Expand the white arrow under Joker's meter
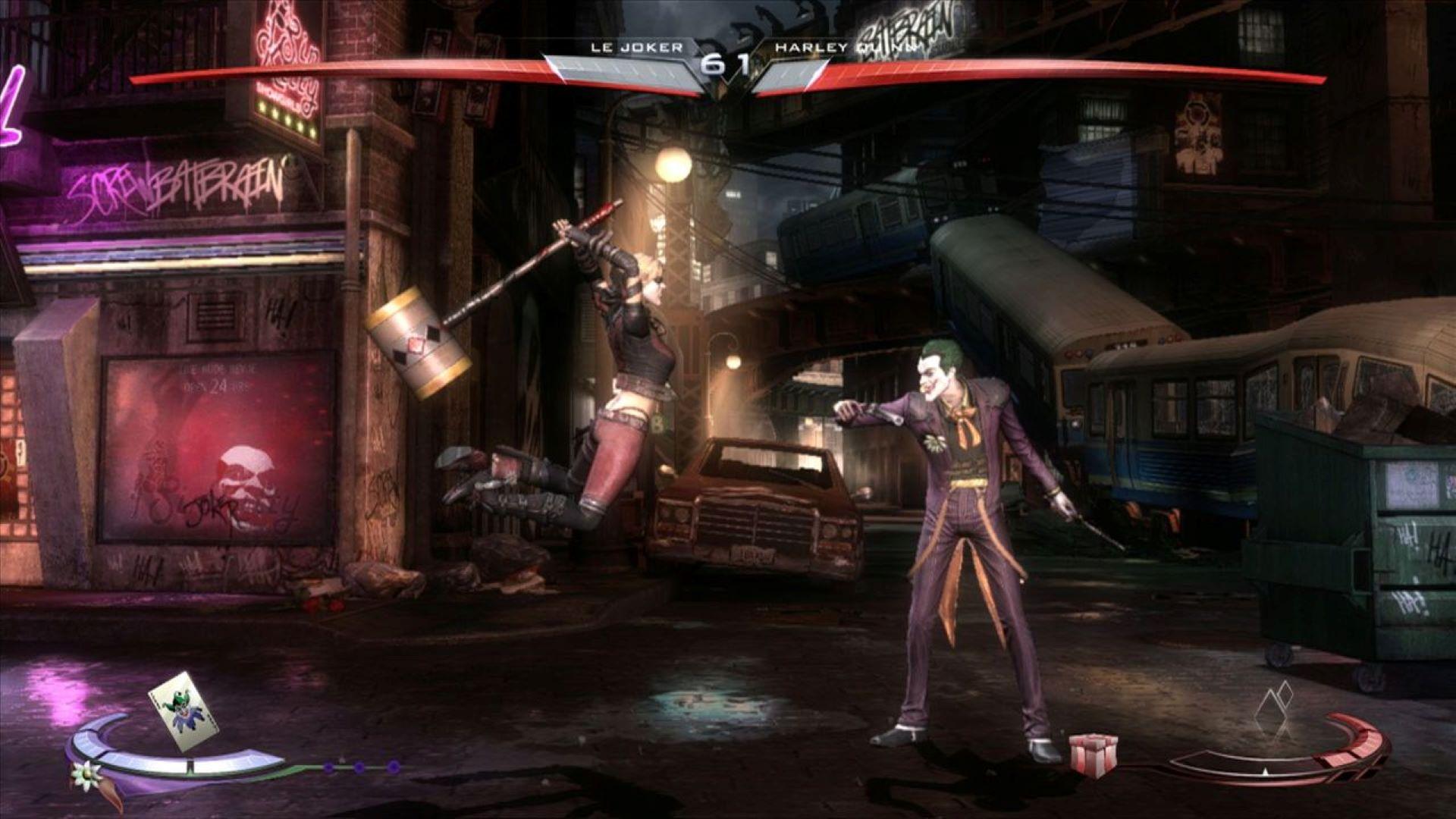Viewport: 1456px width, 819px height. tap(1265, 771)
